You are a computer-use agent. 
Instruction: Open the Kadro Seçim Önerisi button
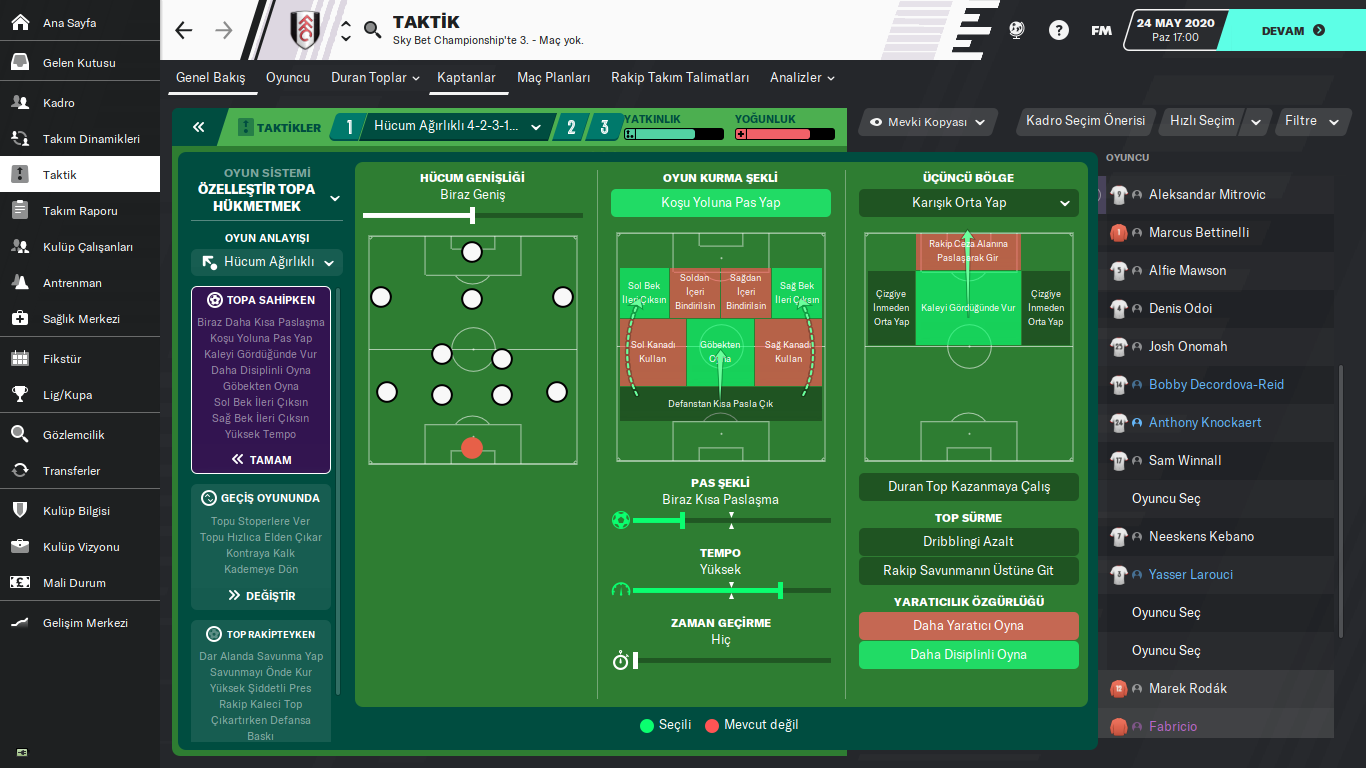click(1085, 121)
